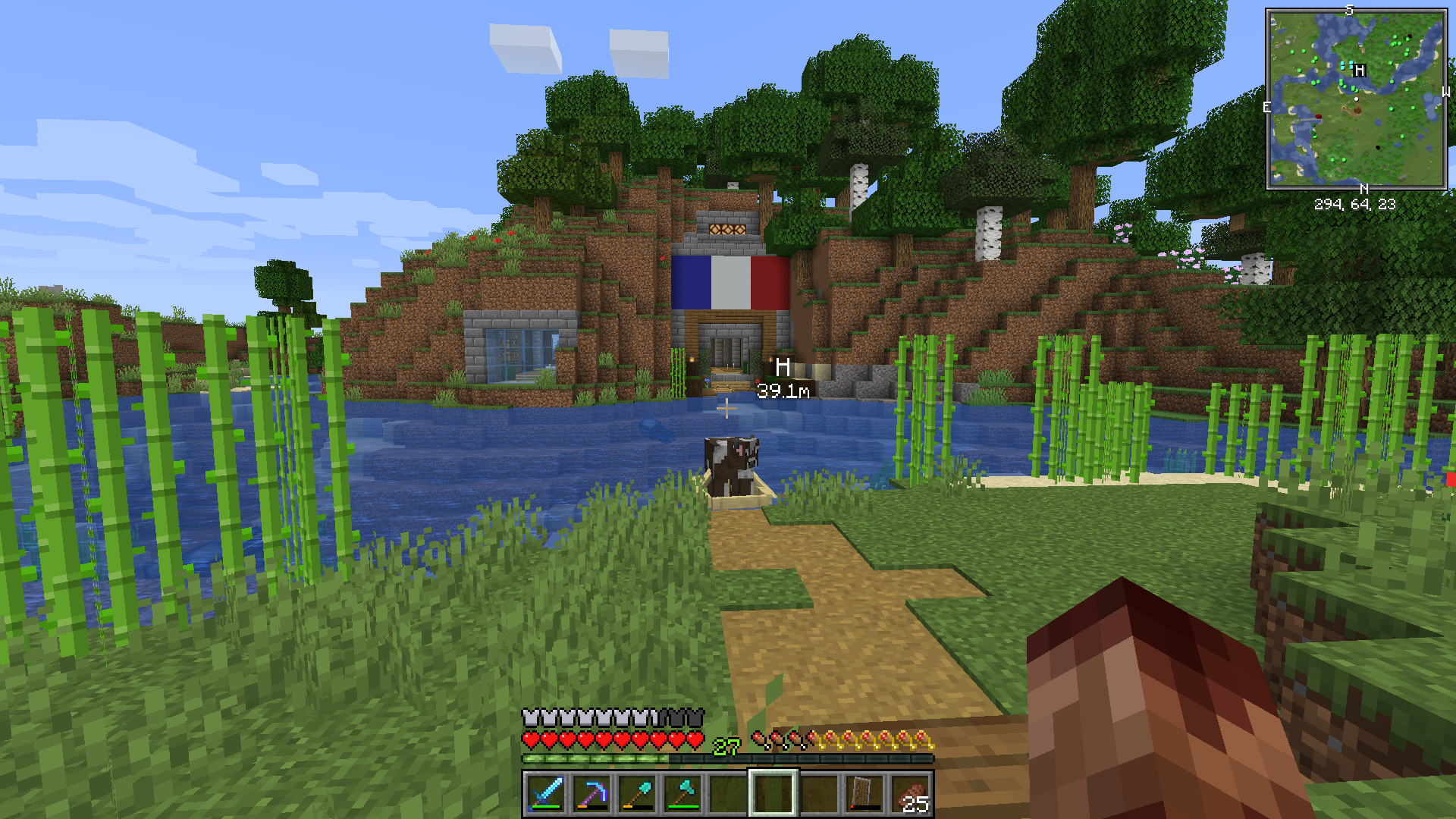Viewport: 1456px width, 819px height.
Task: Pick the cooked meat stack of 25
Action: pos(910,793)
